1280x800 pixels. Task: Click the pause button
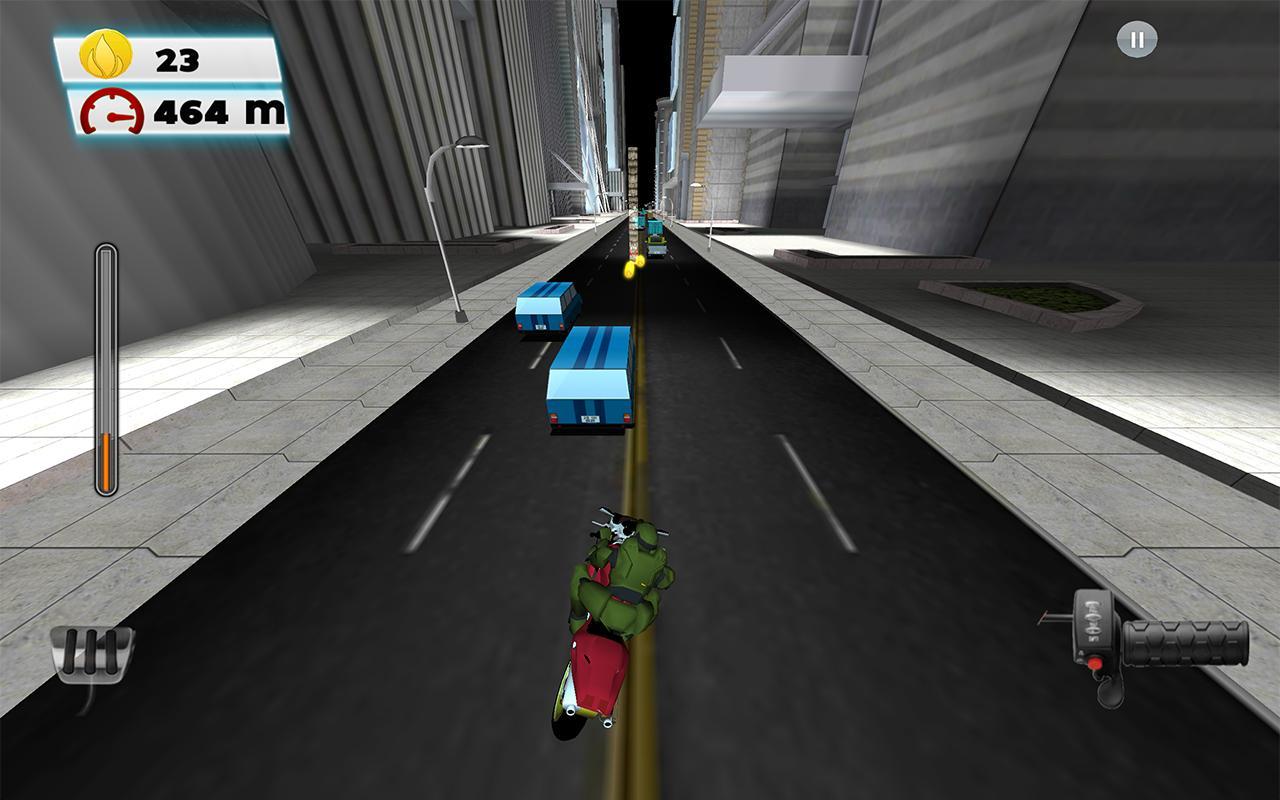(1135, 40)
